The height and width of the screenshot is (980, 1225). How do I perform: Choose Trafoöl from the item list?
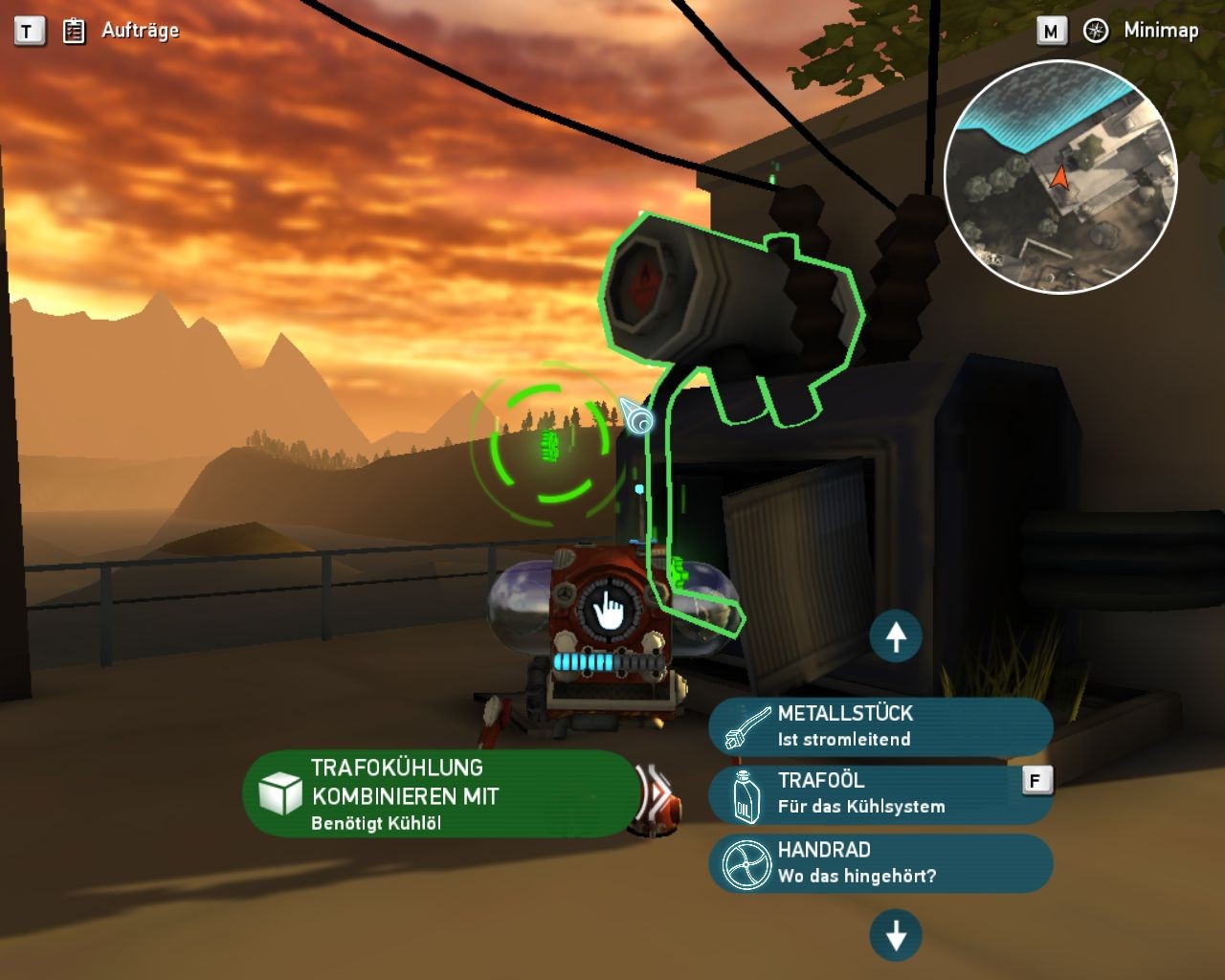coord(880,793)
